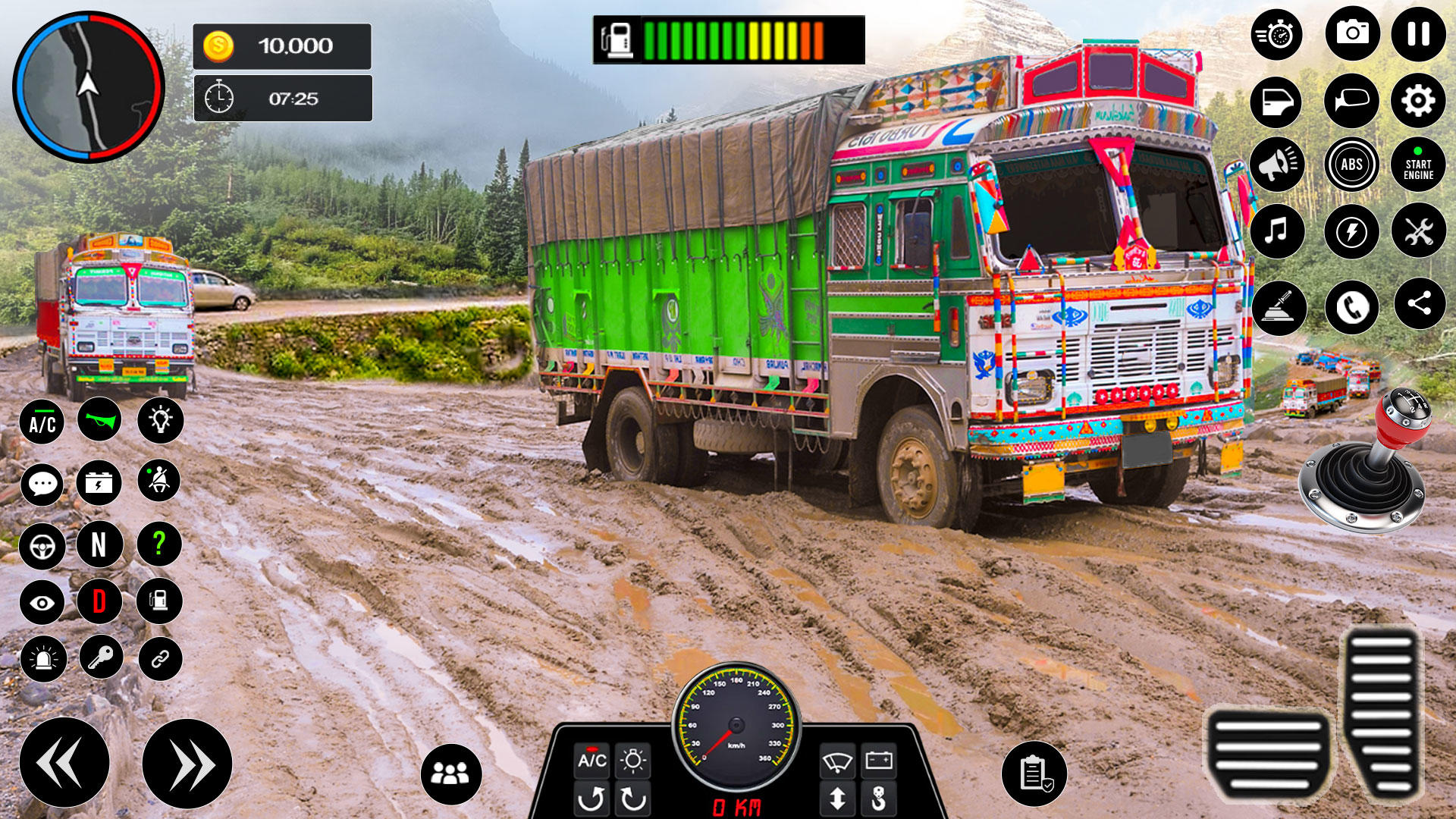The width and height of the screenshot is (1456, 819).
Task: Pause the game
Action: (1418, 34)
